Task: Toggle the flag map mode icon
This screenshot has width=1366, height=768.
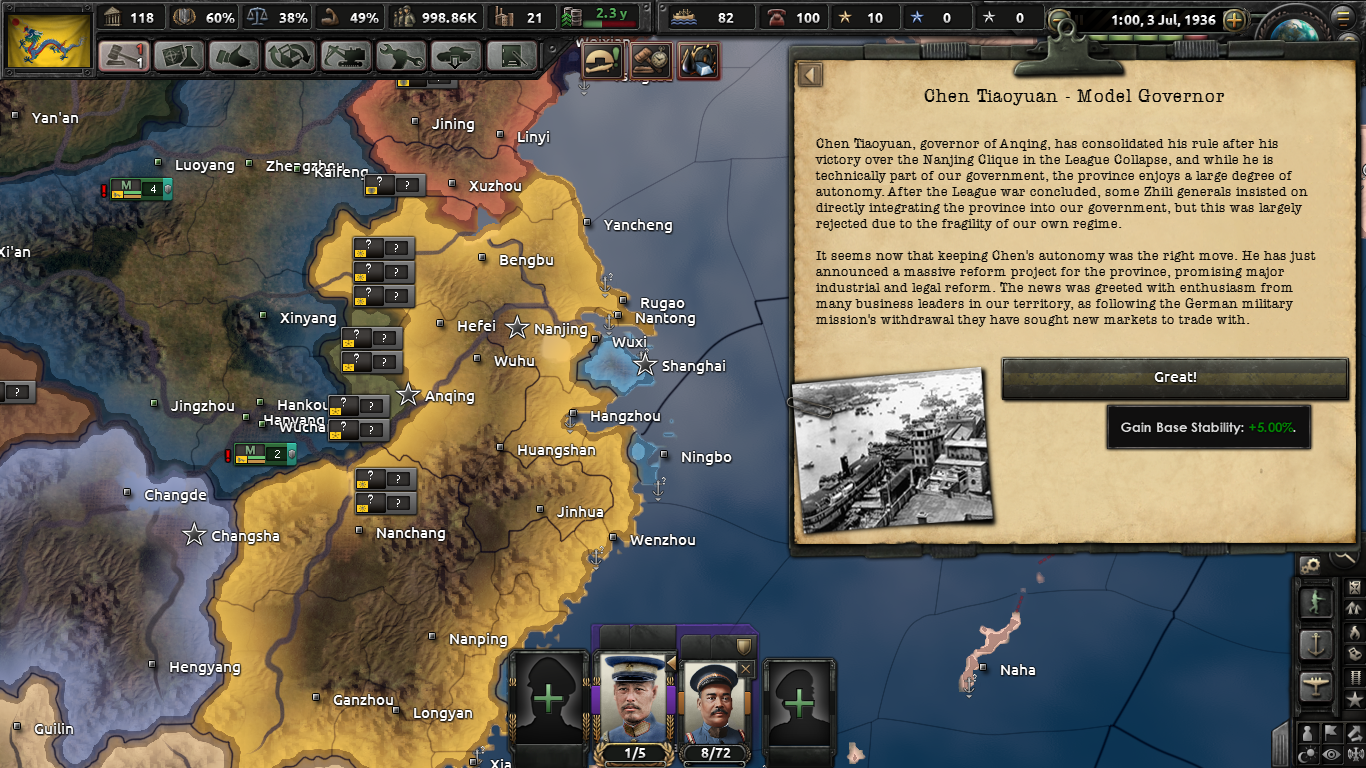Action: [x=1329, y=731]
